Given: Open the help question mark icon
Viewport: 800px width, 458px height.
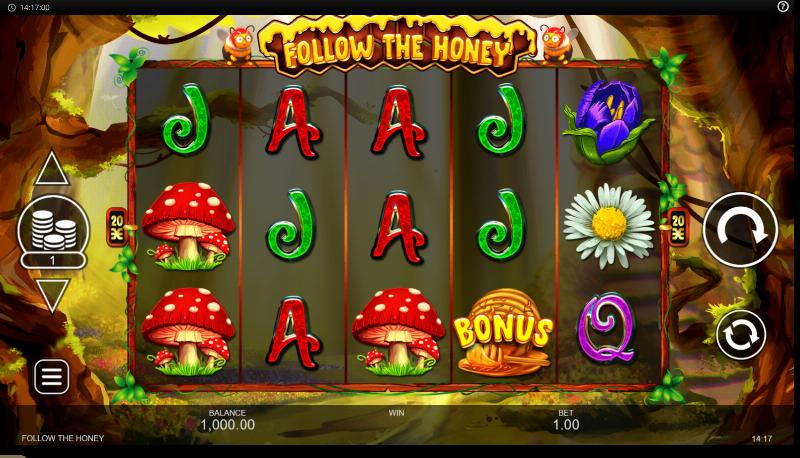Looking at the screenshot, I should (783, 7).
